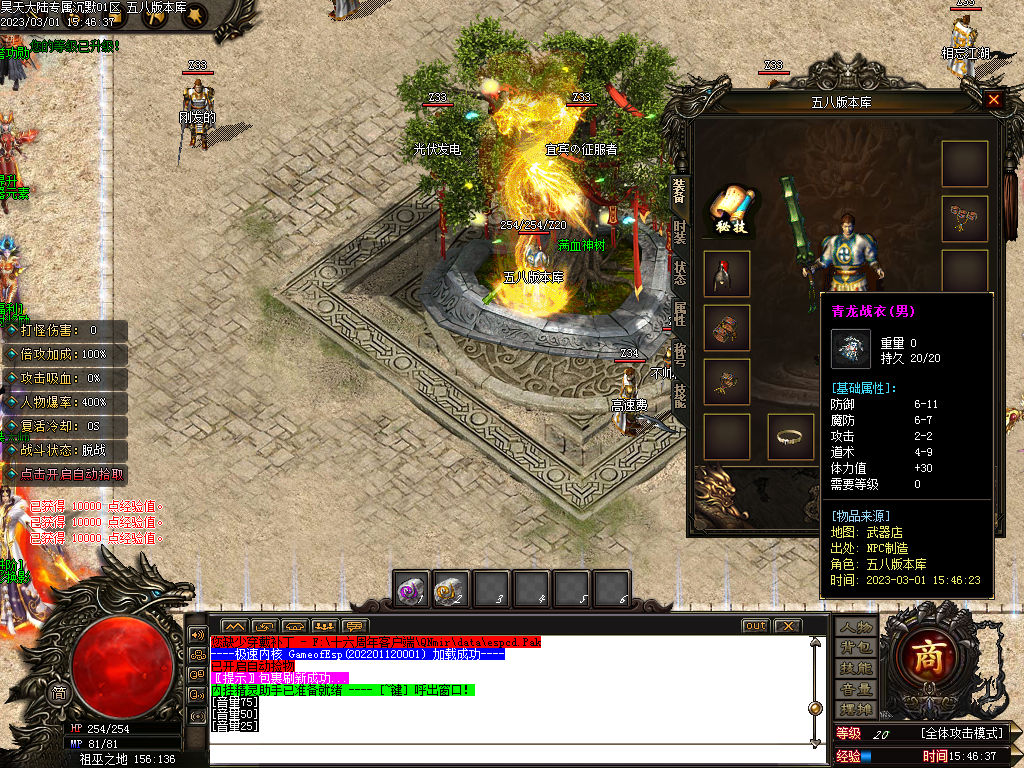Click the chat window 'out' button

pyautogui.click(x=755, y=626)
